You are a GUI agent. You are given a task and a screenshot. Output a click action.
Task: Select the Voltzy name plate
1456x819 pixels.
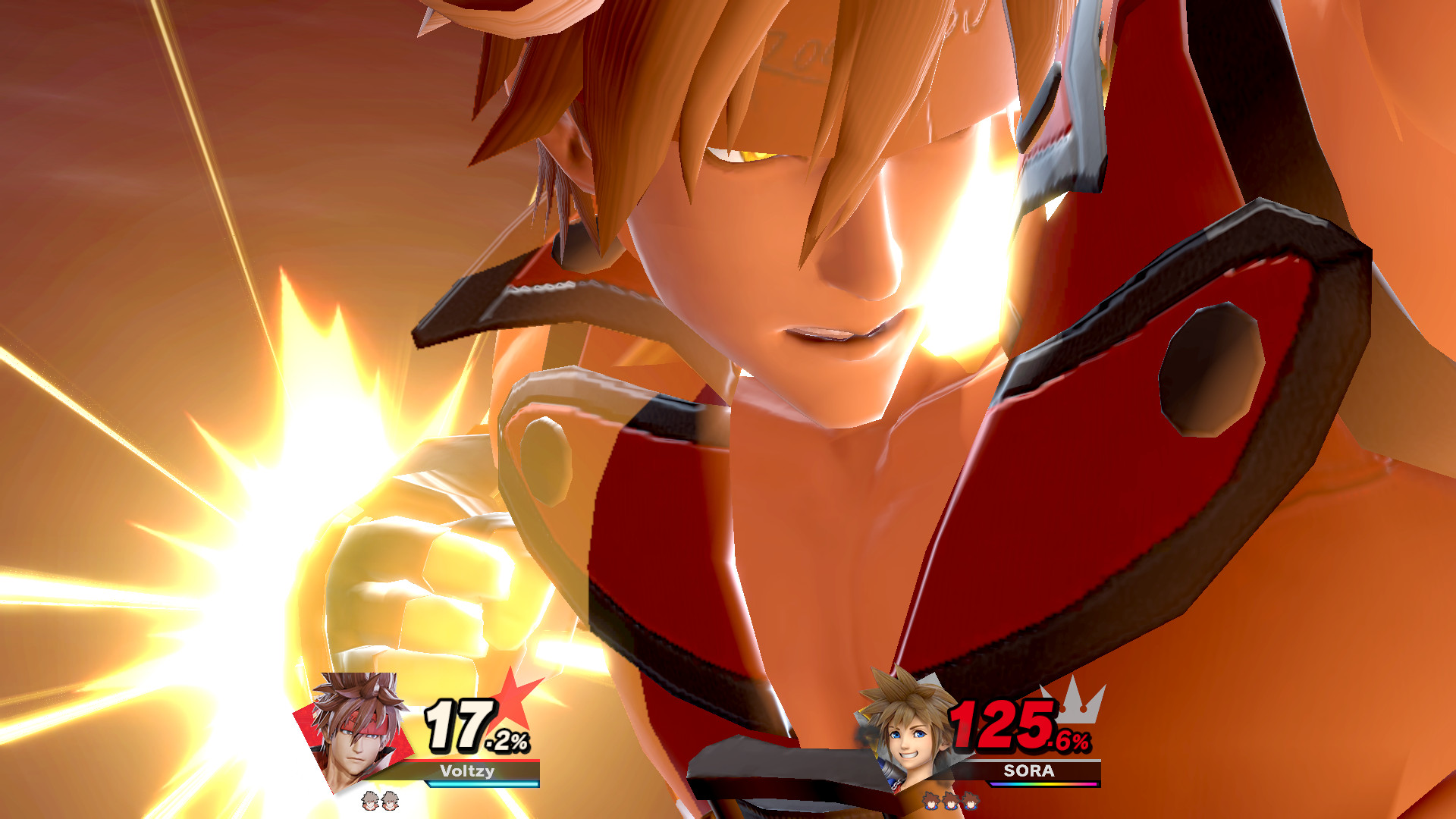pos(466,771)
